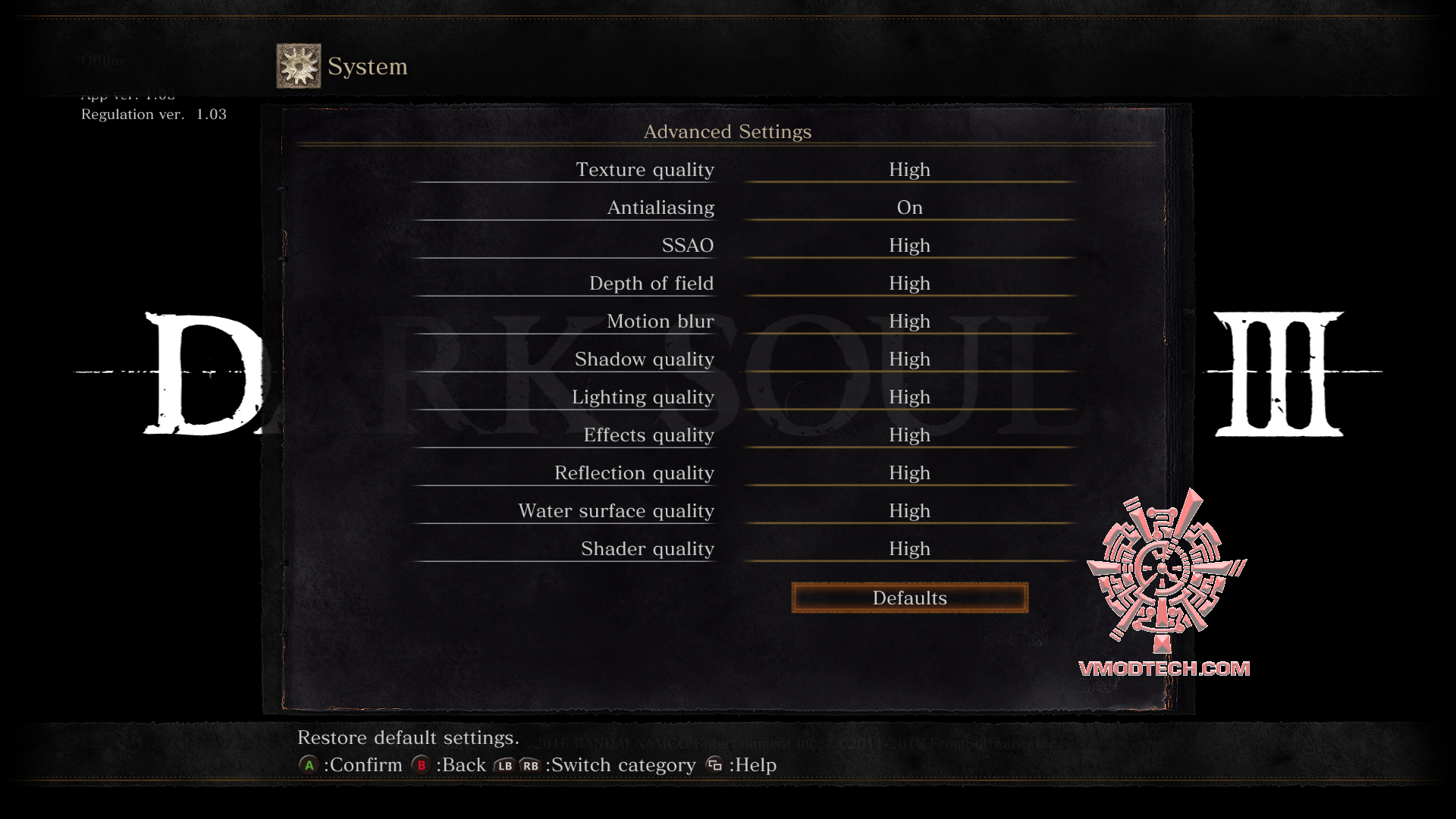The image size is (1456, 819).
Task: Click the RB bumper icon
Action: (529, 766)
